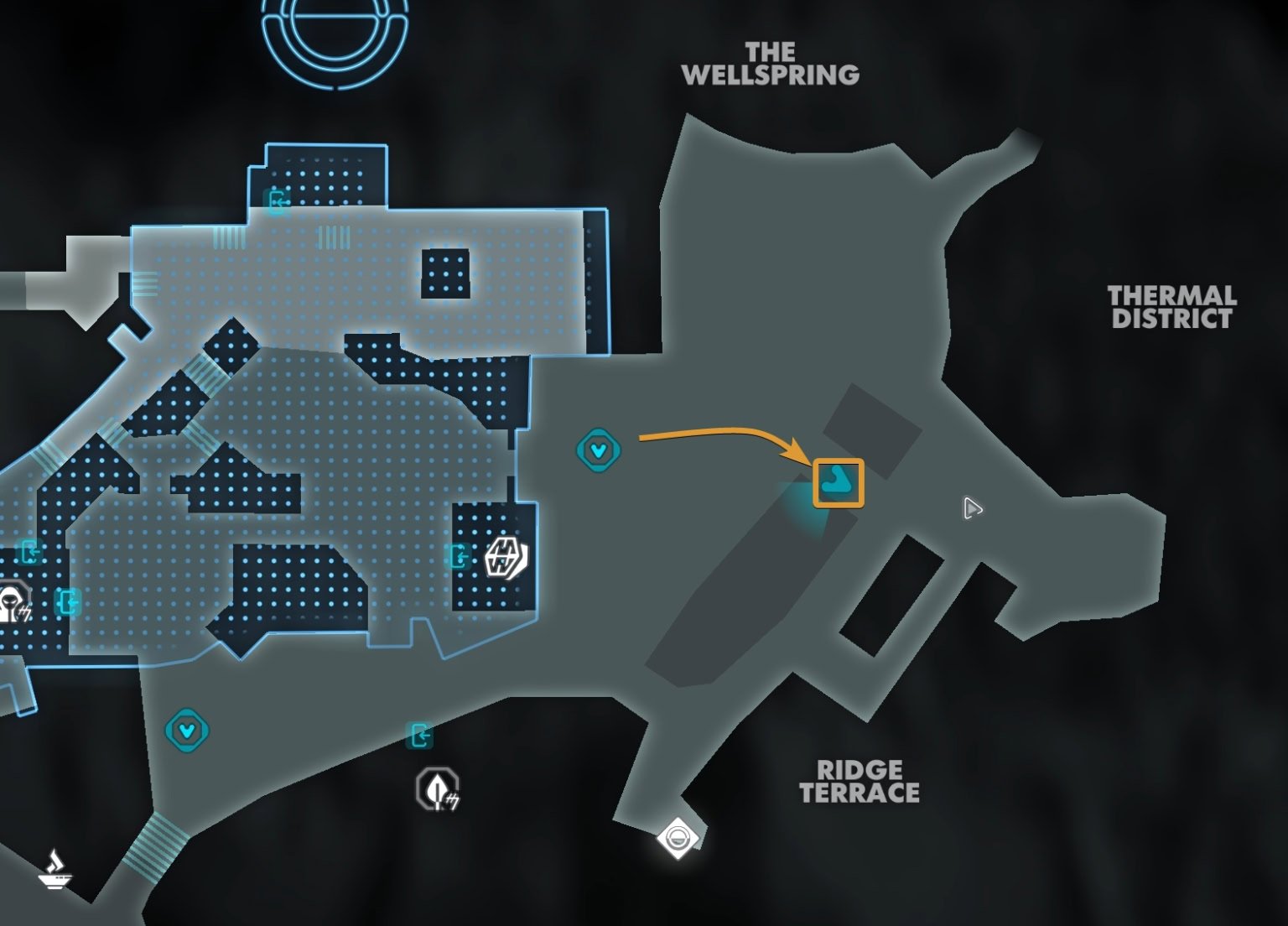Image resolution: width=1288 pixels, height=926 pixels.
Task: Click the save point icon near the striped stairs
Action: click(185, 730)
